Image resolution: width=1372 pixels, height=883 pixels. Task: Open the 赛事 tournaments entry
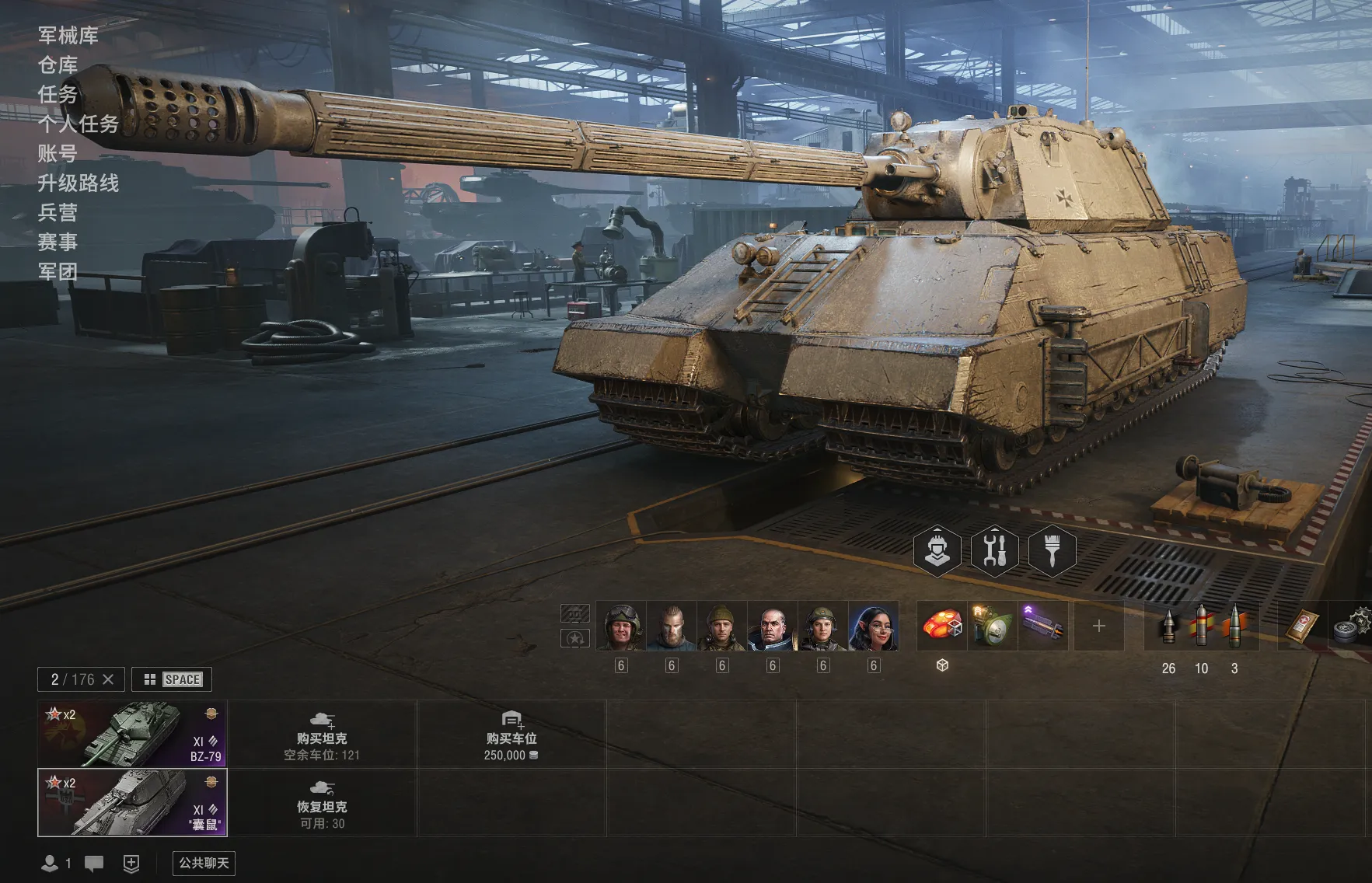(x=58, y=243)
